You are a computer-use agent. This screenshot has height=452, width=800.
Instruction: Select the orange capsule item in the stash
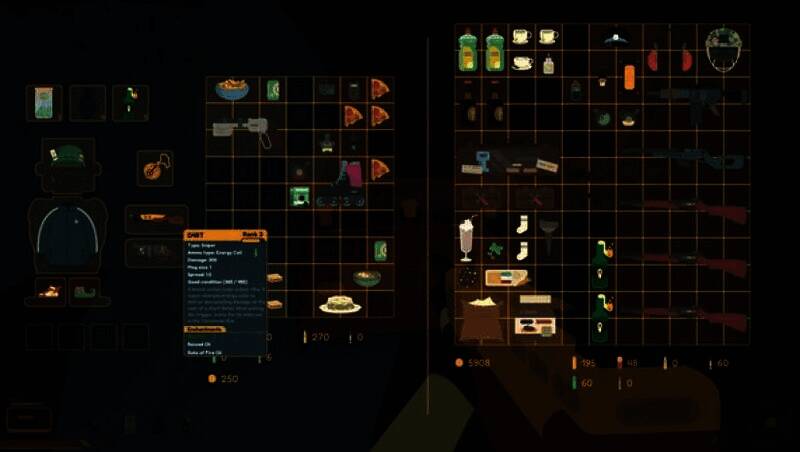[x=630, y=77]
